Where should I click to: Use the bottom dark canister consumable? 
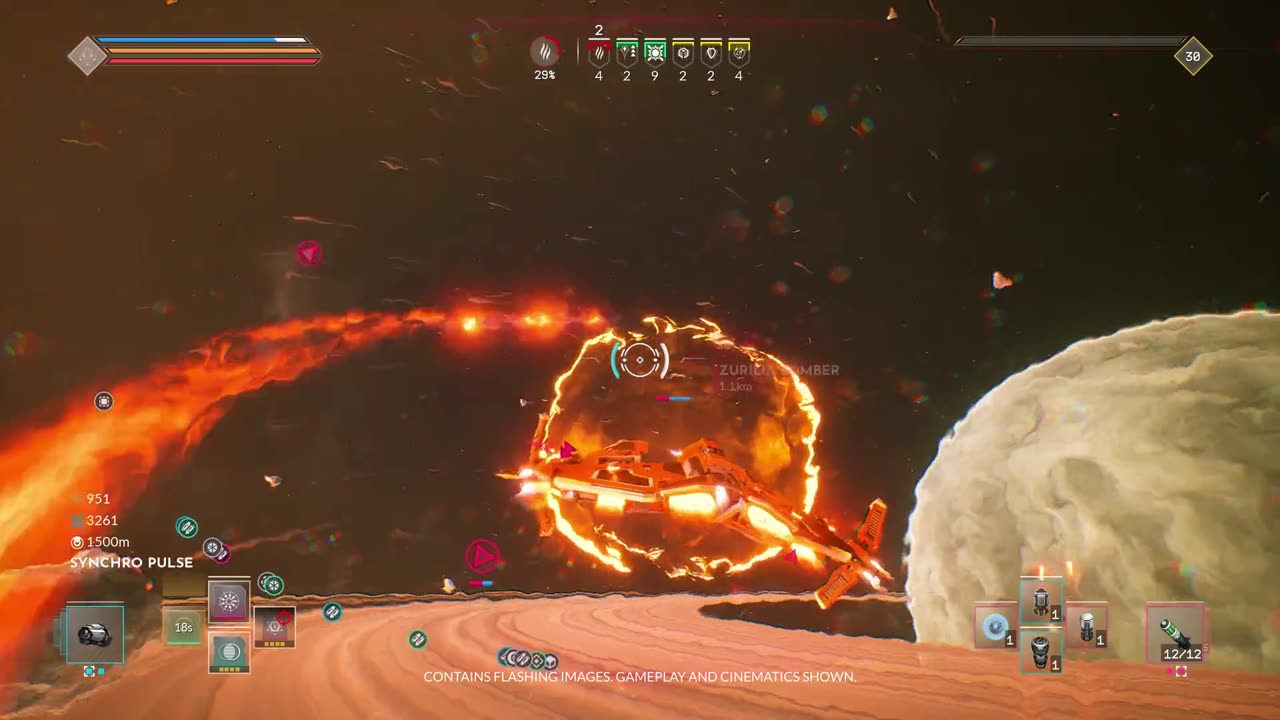click(x=1041, y=650)
